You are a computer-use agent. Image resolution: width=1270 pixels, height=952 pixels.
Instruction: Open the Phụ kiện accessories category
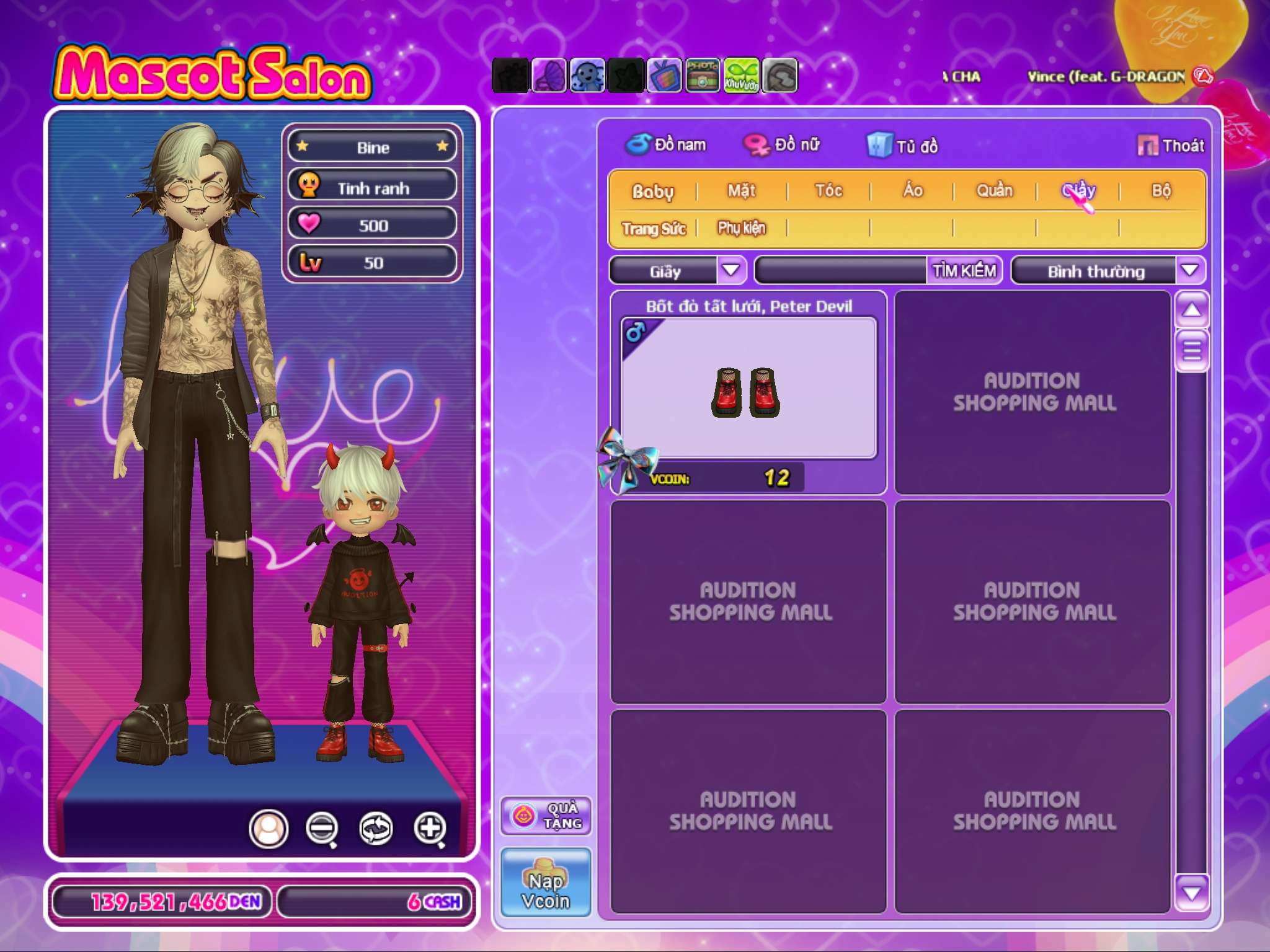pos(742,228)
